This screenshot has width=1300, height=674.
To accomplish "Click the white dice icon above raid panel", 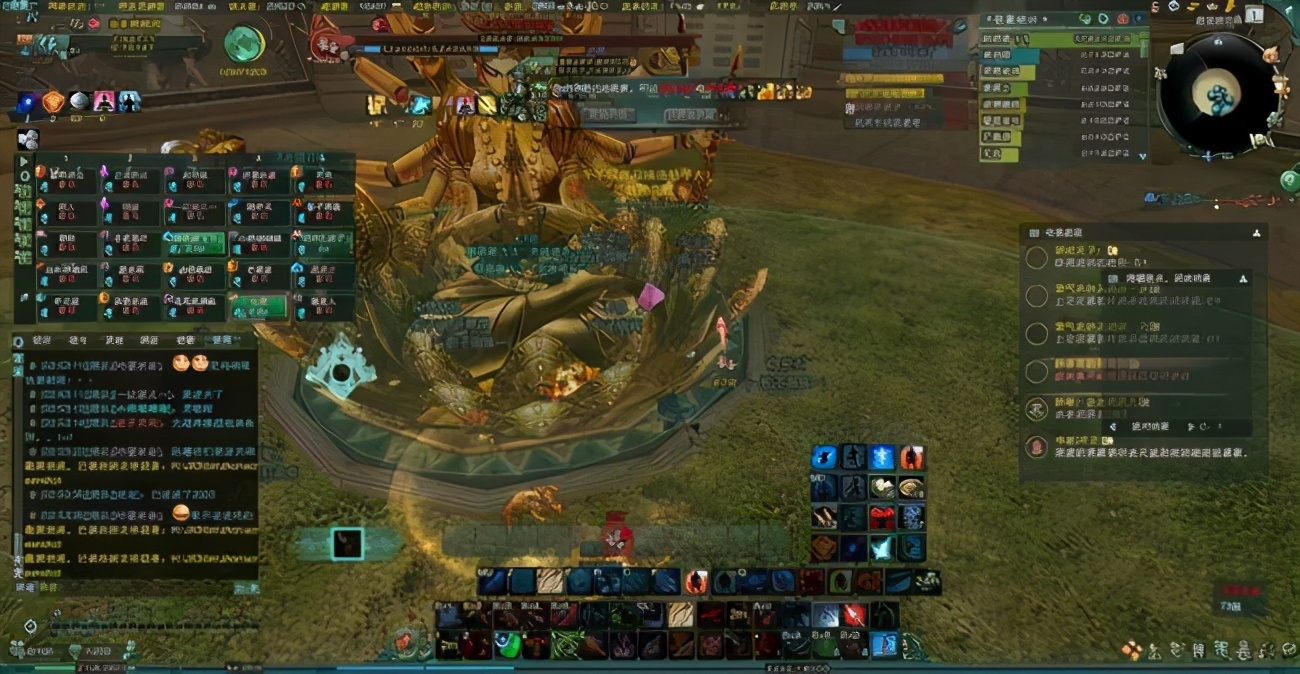I will pos(28,139).
